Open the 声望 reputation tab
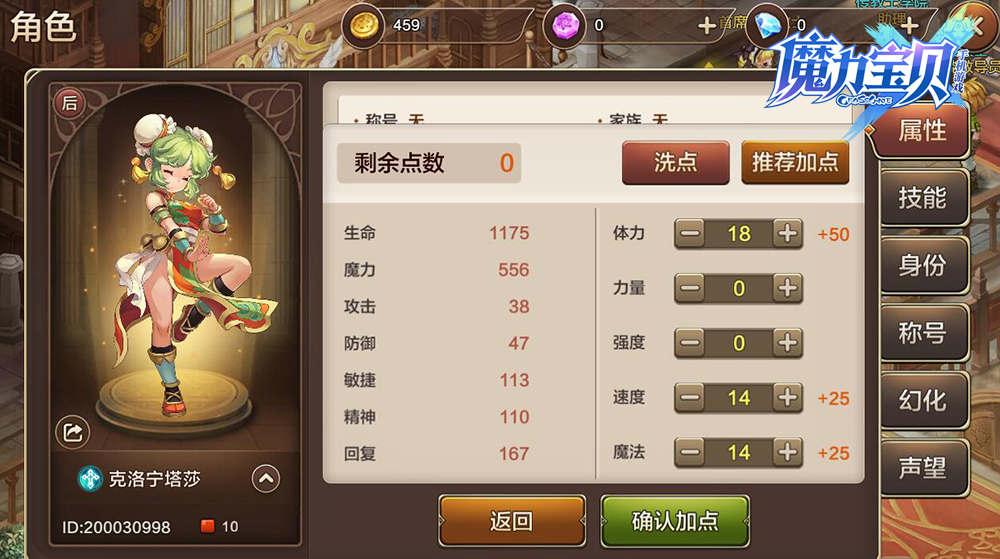The height and width of the screenshot is (559, 1000). click(x=922, y=468)
